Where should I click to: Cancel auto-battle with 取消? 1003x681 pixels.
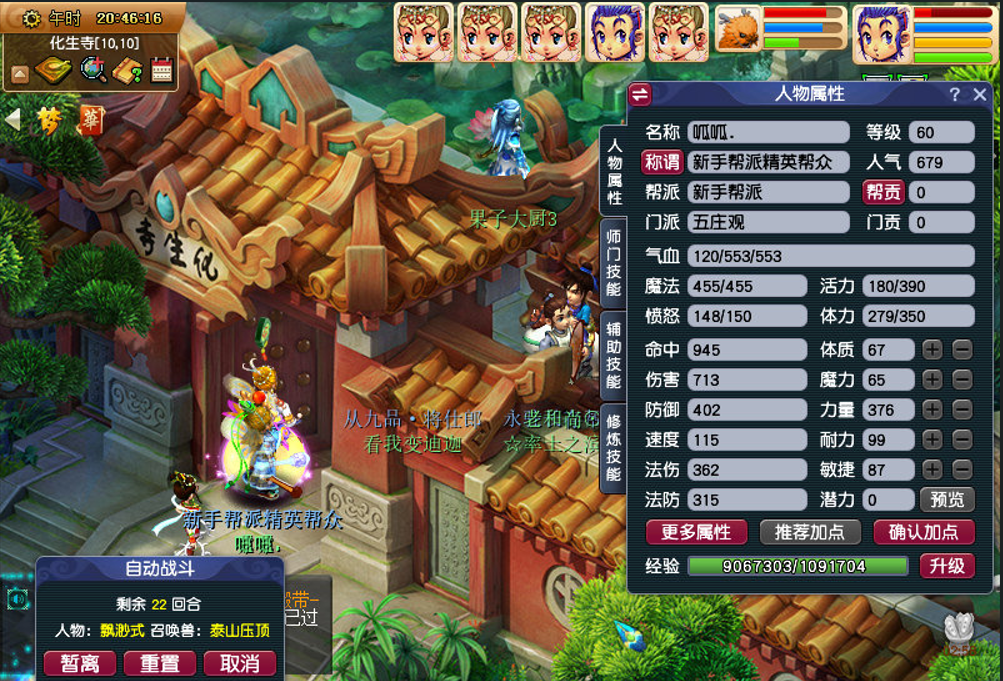(x=239, y=663)
